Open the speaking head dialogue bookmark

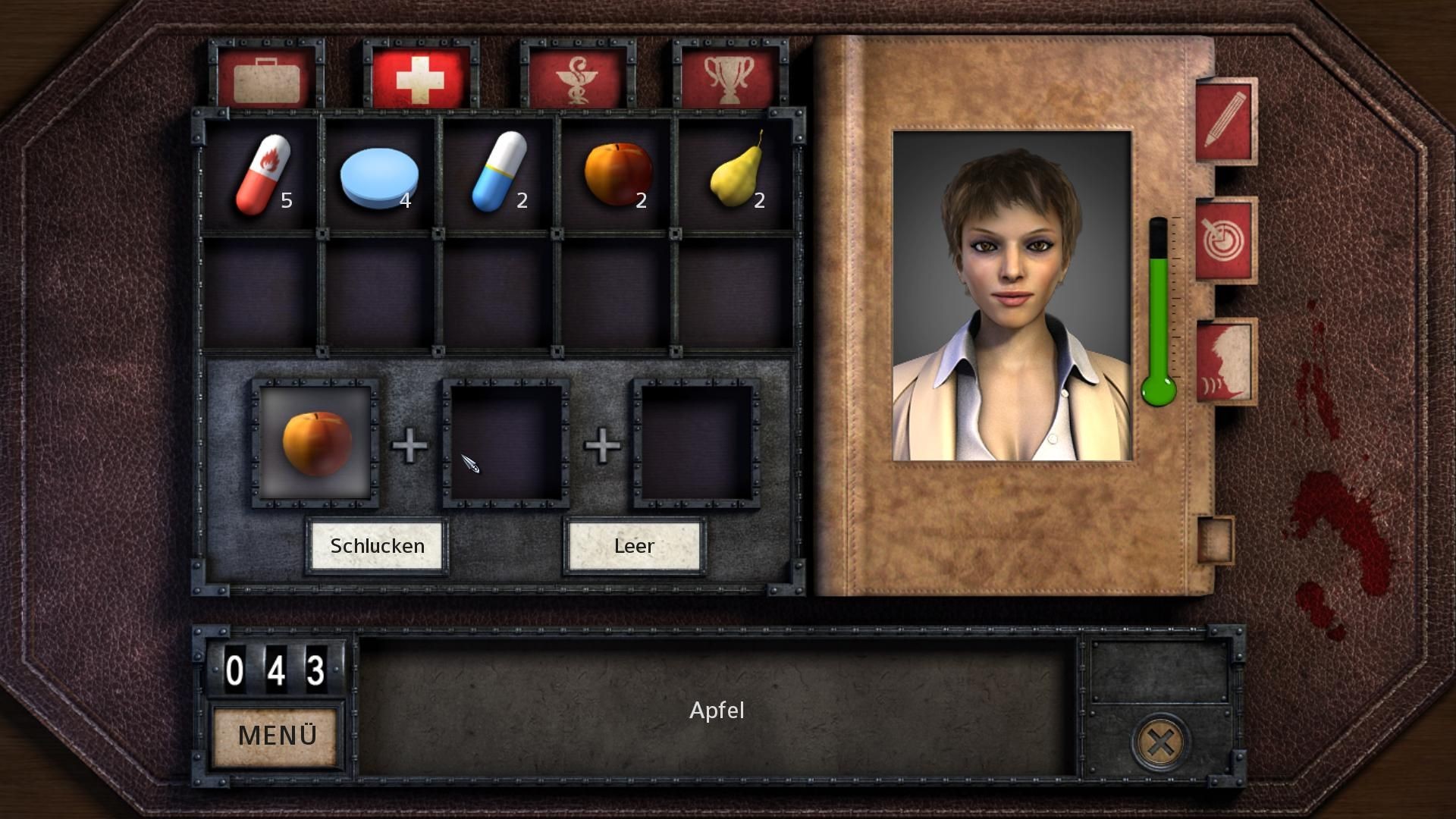[1225, 360]
